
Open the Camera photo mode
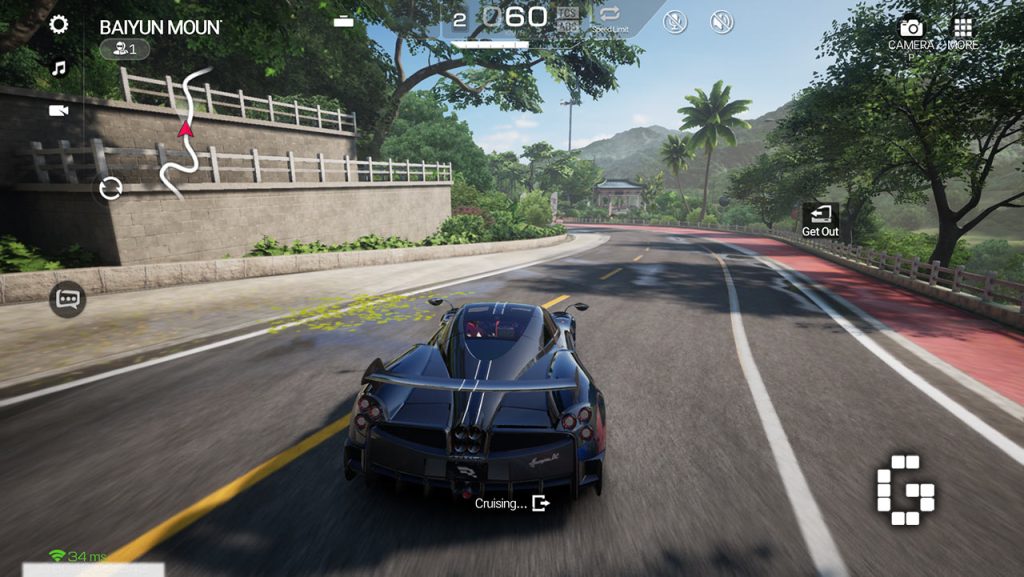pyautogui.click(x=911, y=33)
